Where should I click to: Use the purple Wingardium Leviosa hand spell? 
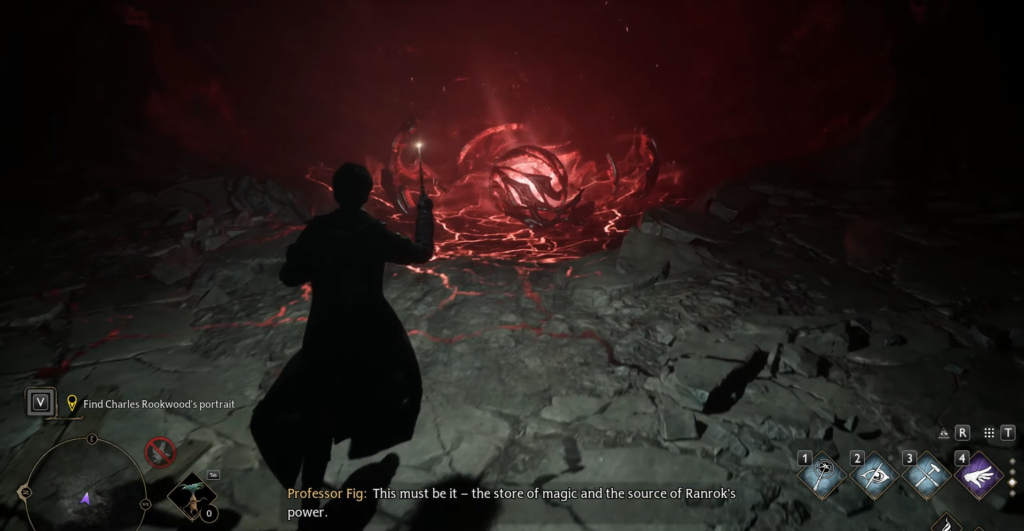pyautogui.click(x=978, y=476)
